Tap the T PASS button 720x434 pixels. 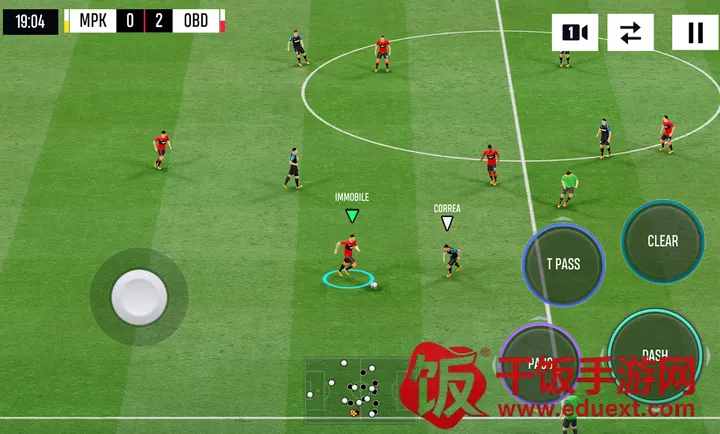563,264
